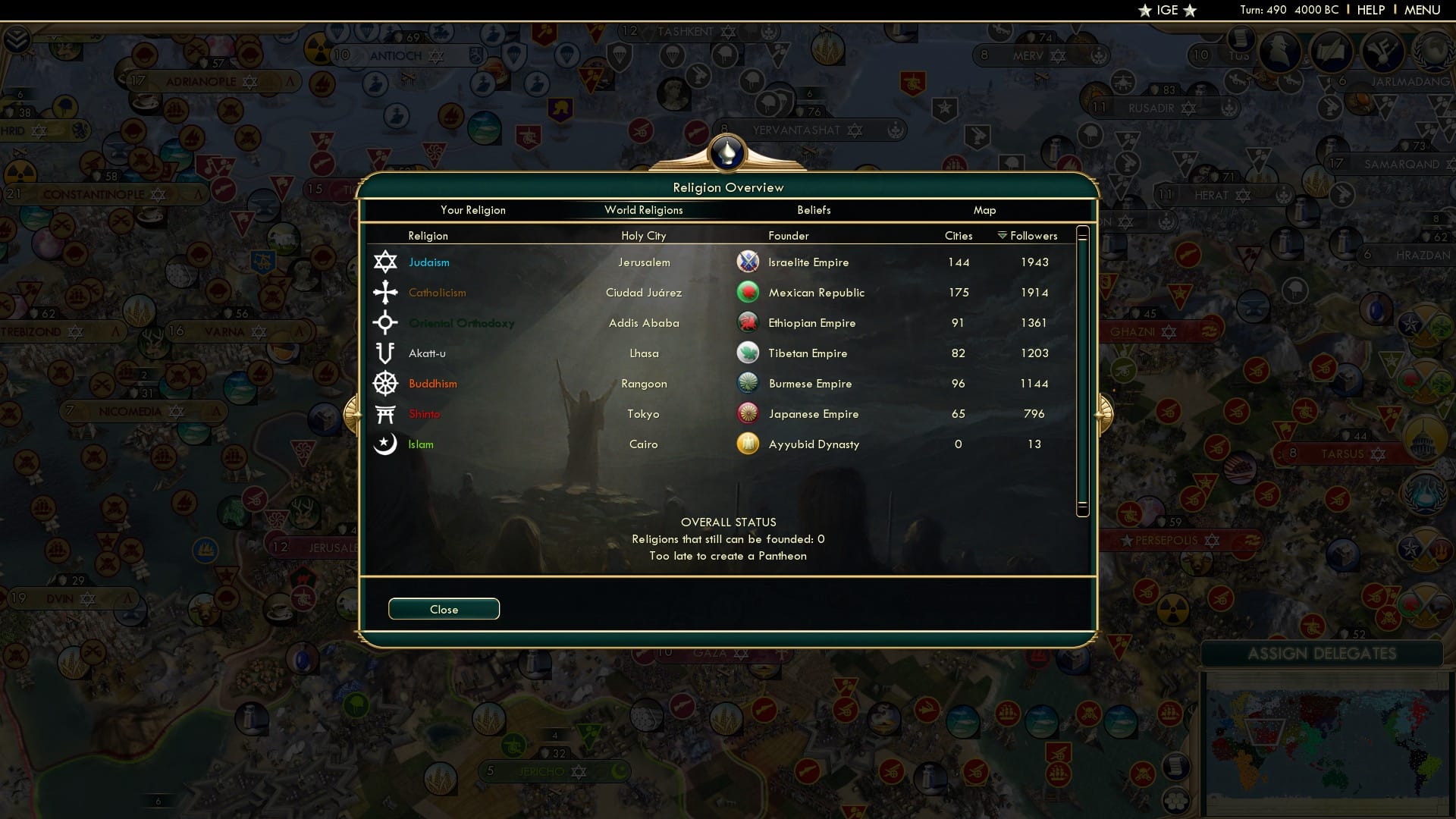
Task: Select the Judaism star symbol icon
Action: (x=386, y=262)
